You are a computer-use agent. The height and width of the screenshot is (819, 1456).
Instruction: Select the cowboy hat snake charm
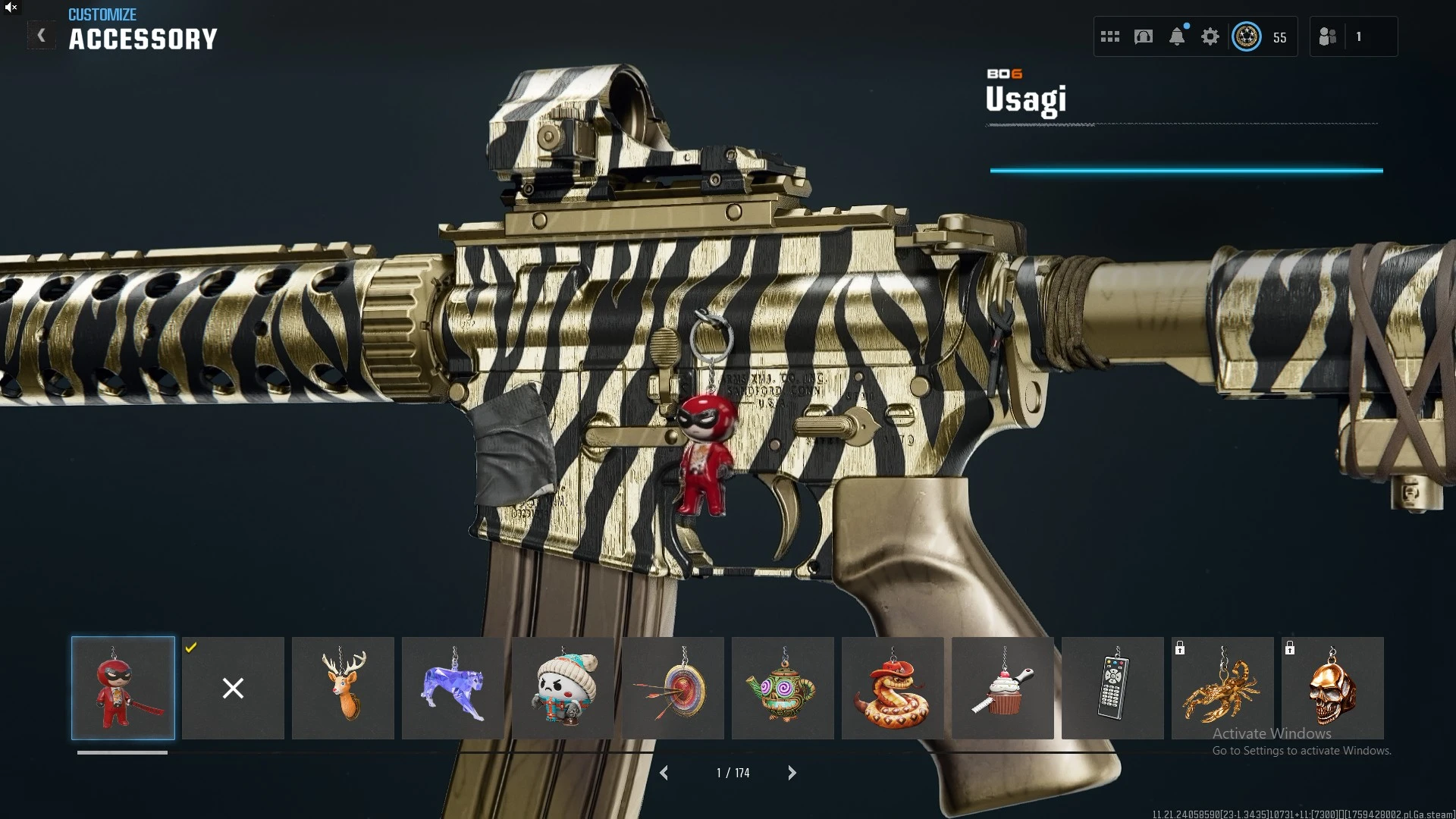click(893, 688)
